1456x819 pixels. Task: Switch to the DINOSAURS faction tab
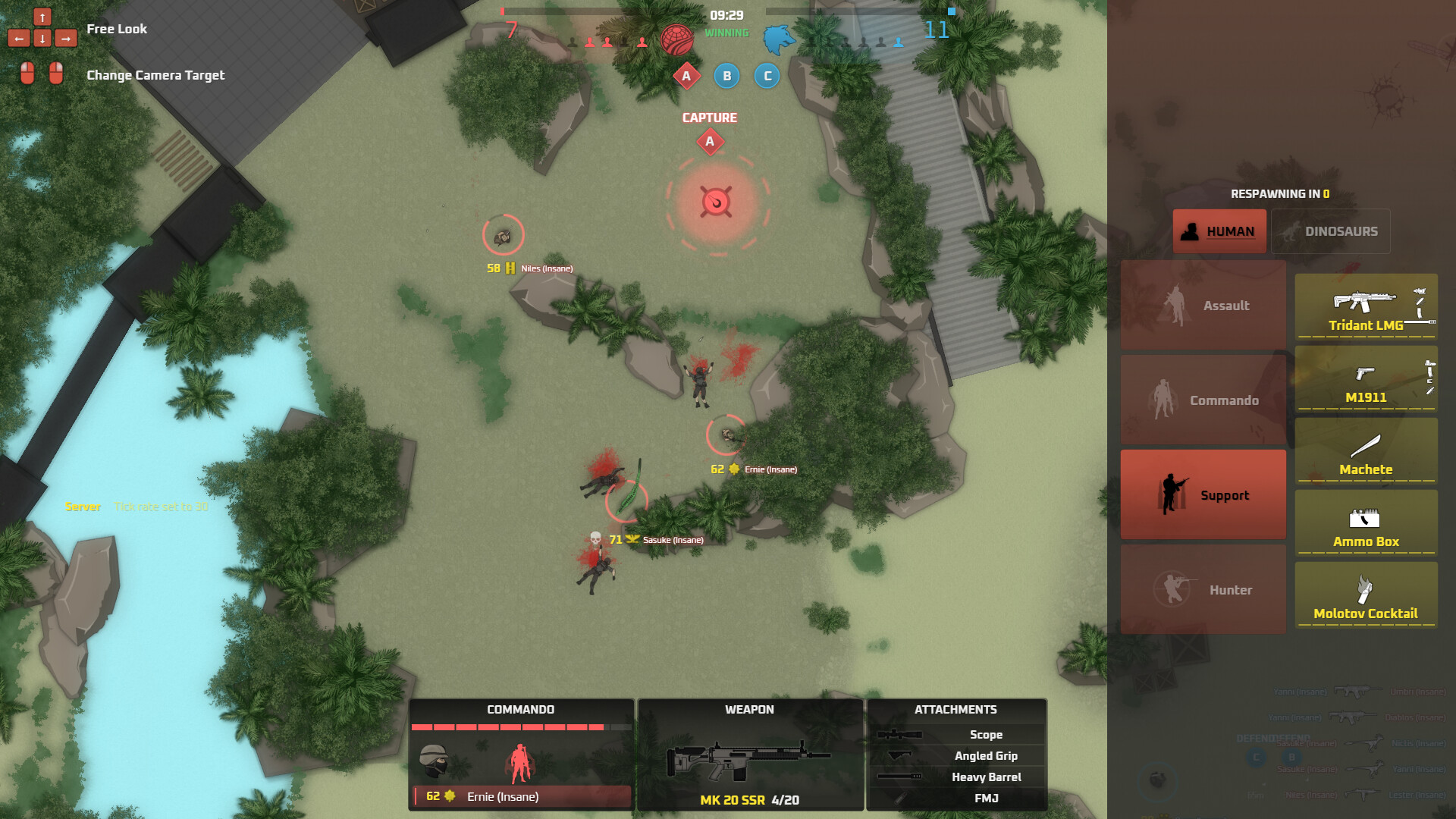1332,231
